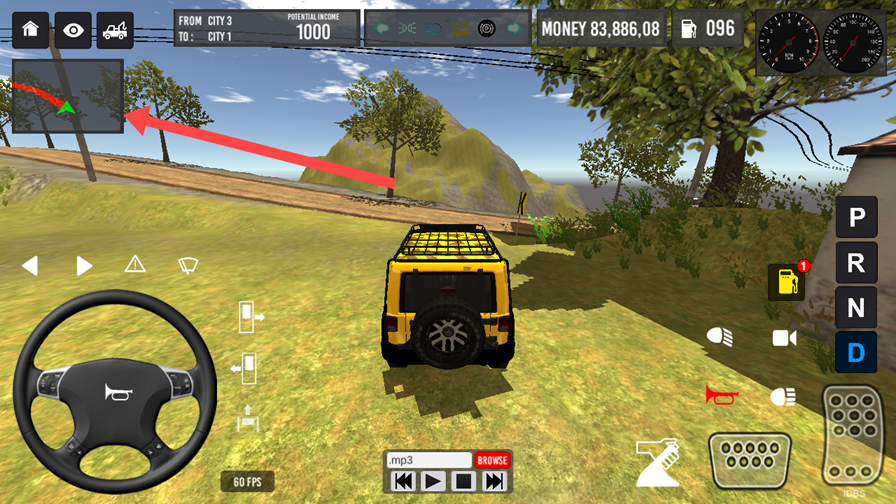This screenshot has width=896, height=504.
Task: Toggle the eye view icon
Action: pyautogui.click(x=73, y=30)
